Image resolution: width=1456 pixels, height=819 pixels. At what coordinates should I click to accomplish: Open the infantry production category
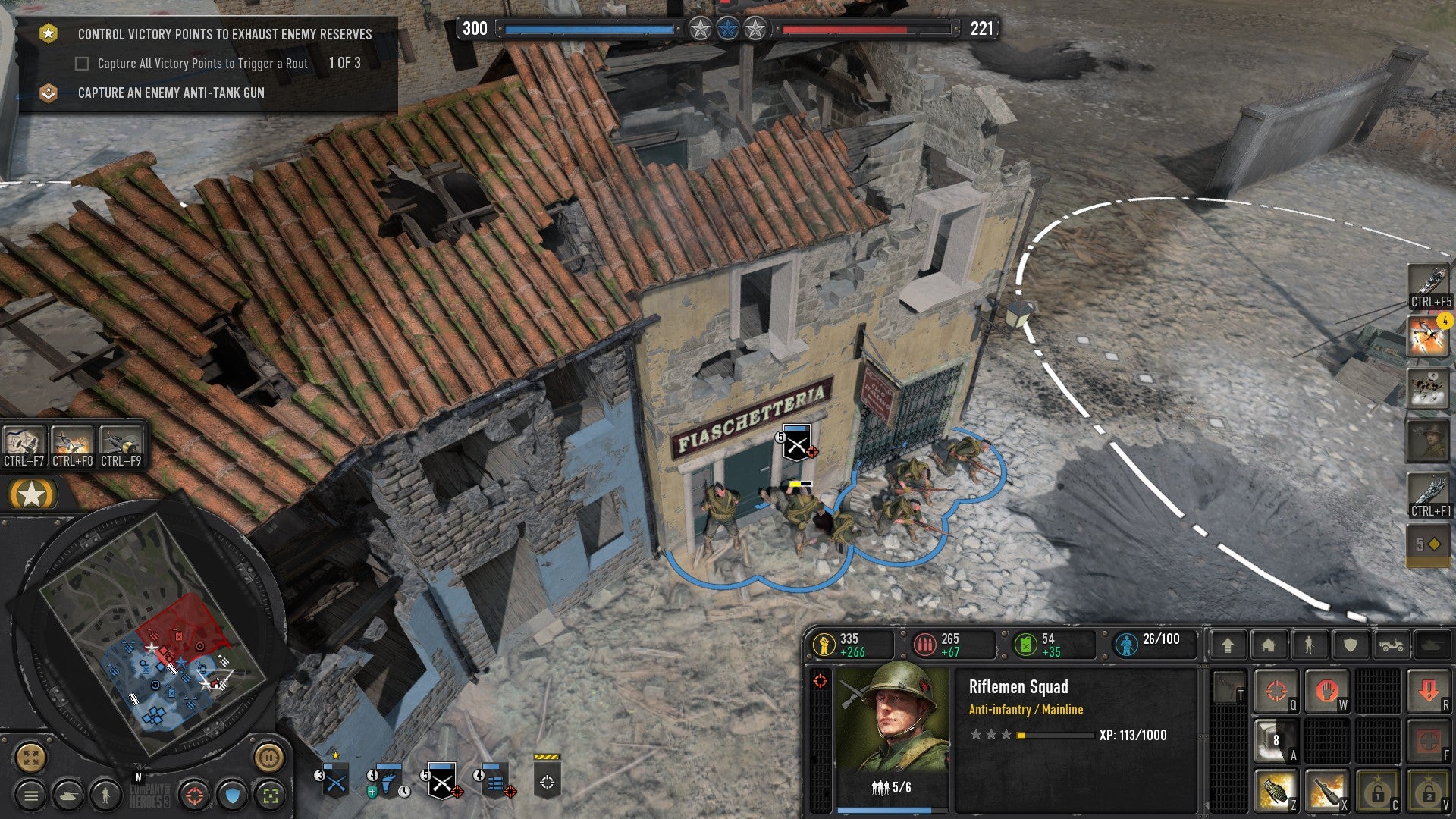pos(1309,646)
